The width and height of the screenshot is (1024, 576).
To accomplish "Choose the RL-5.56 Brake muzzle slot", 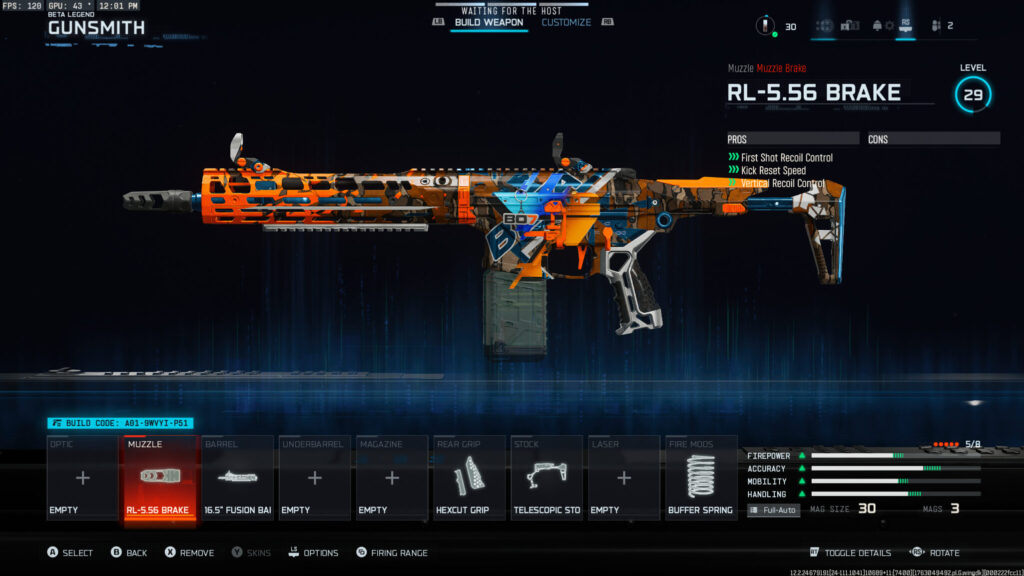I will pos(160,478).
